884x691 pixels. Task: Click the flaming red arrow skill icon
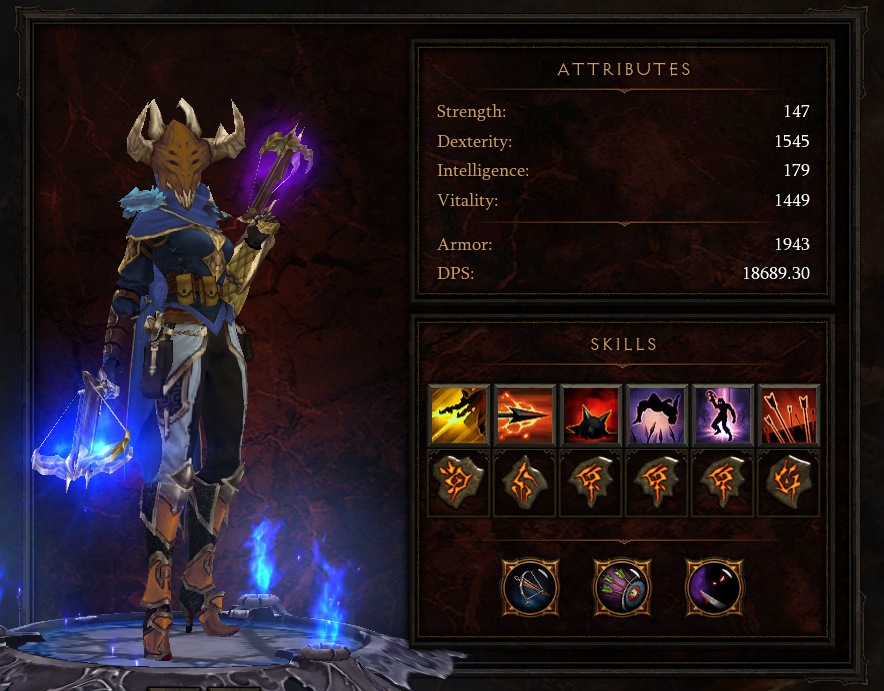pyautogui.click(x=524, y=414)
